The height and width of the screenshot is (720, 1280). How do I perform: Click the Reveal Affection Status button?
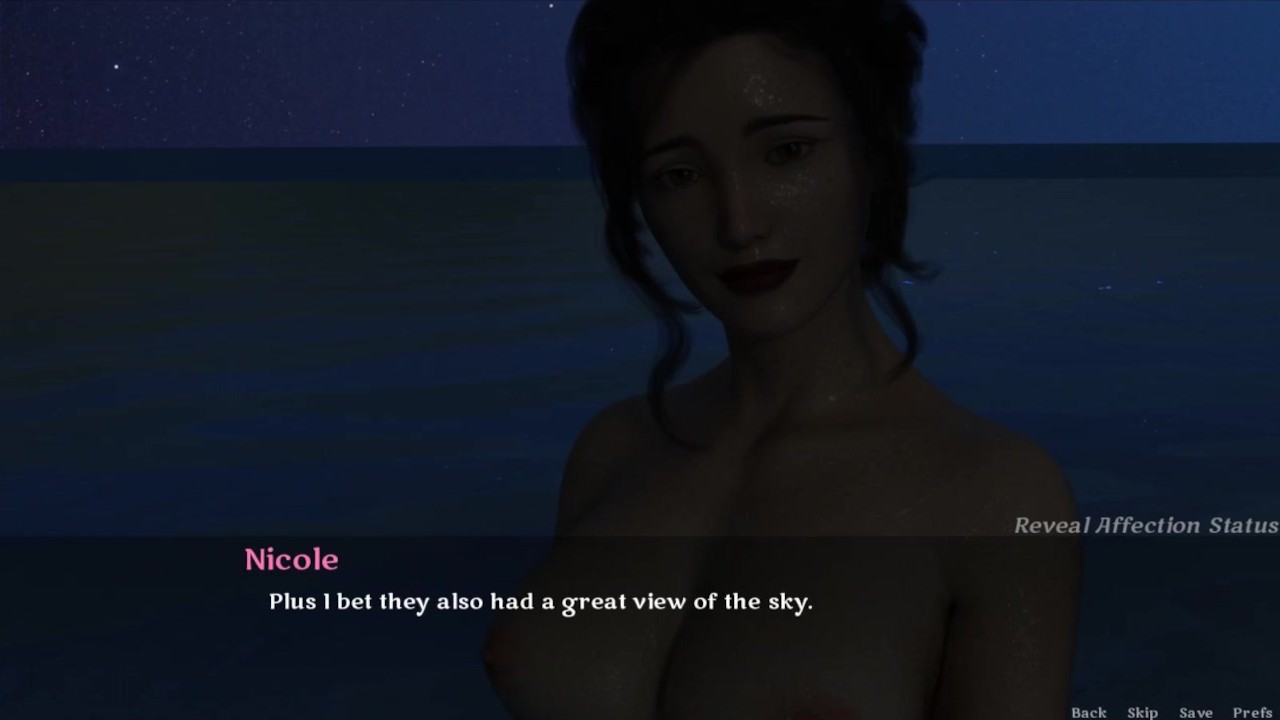(1145, 525)
